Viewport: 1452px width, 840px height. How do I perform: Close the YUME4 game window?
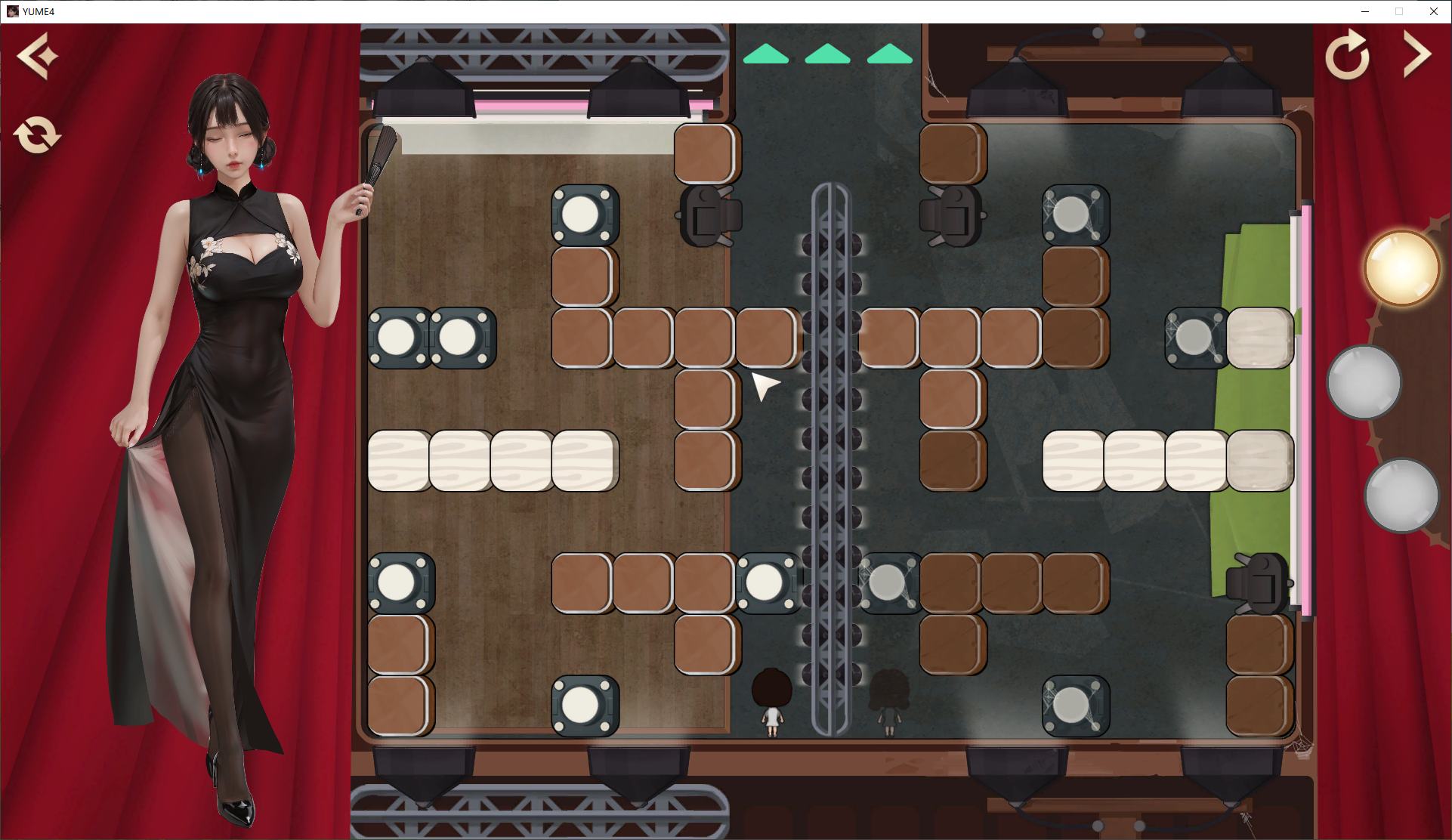coord(1433,11)
